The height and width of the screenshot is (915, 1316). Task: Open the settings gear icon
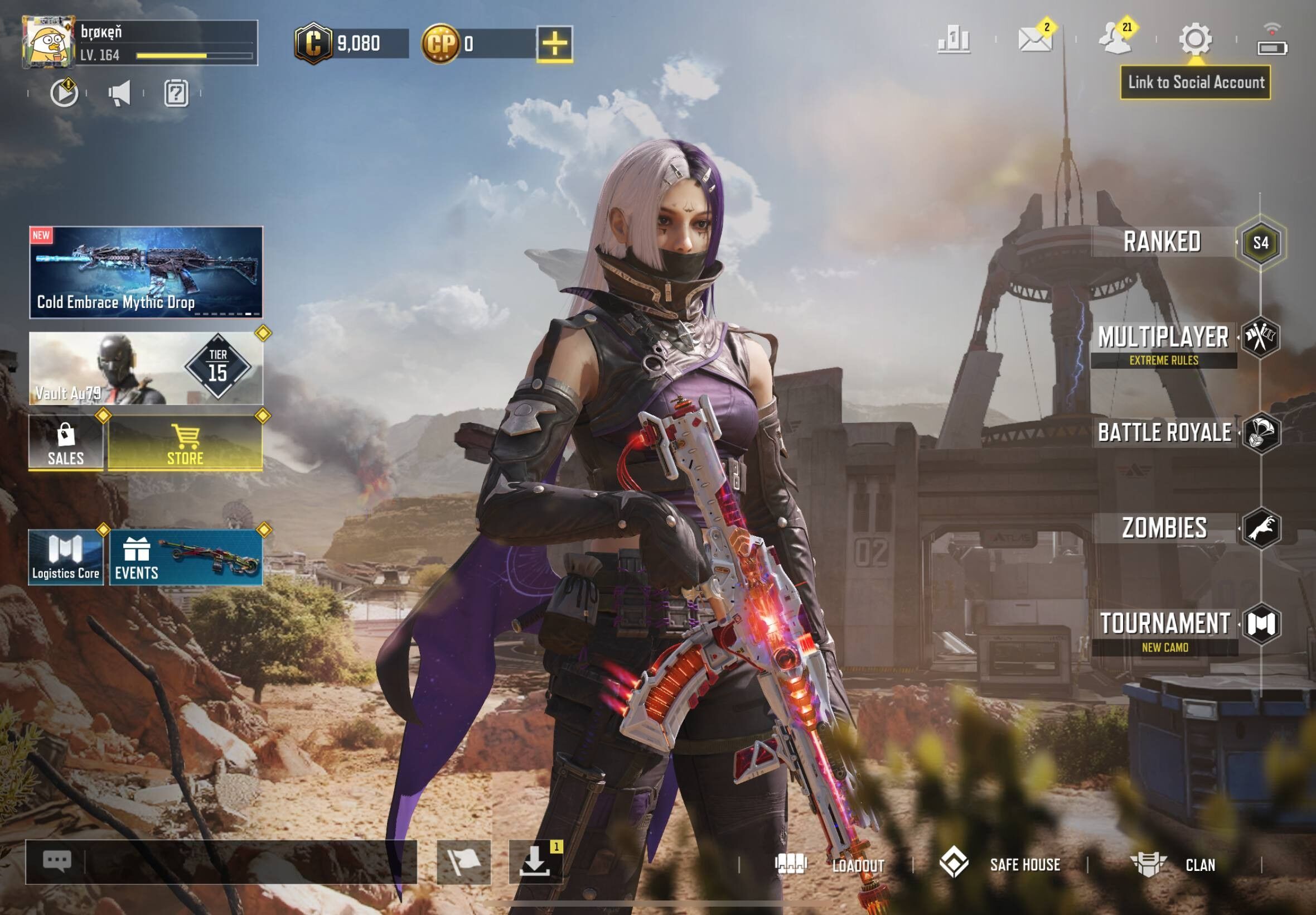pyautogui.click(x=1195, y=40)
